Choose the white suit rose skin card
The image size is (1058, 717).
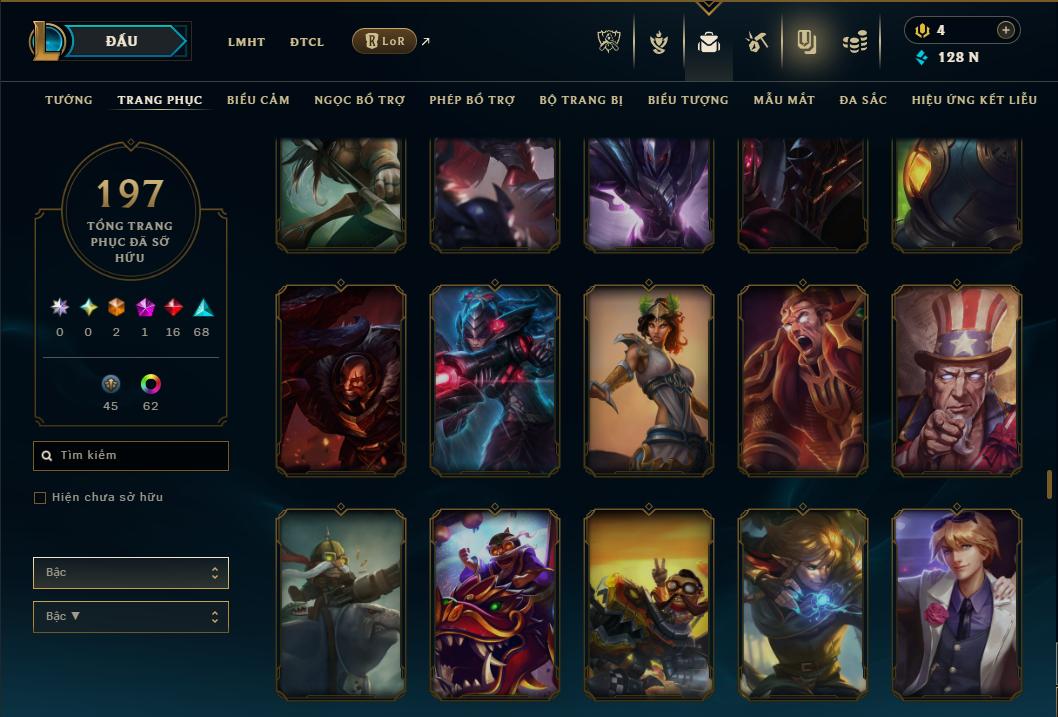tap(957, 604)
